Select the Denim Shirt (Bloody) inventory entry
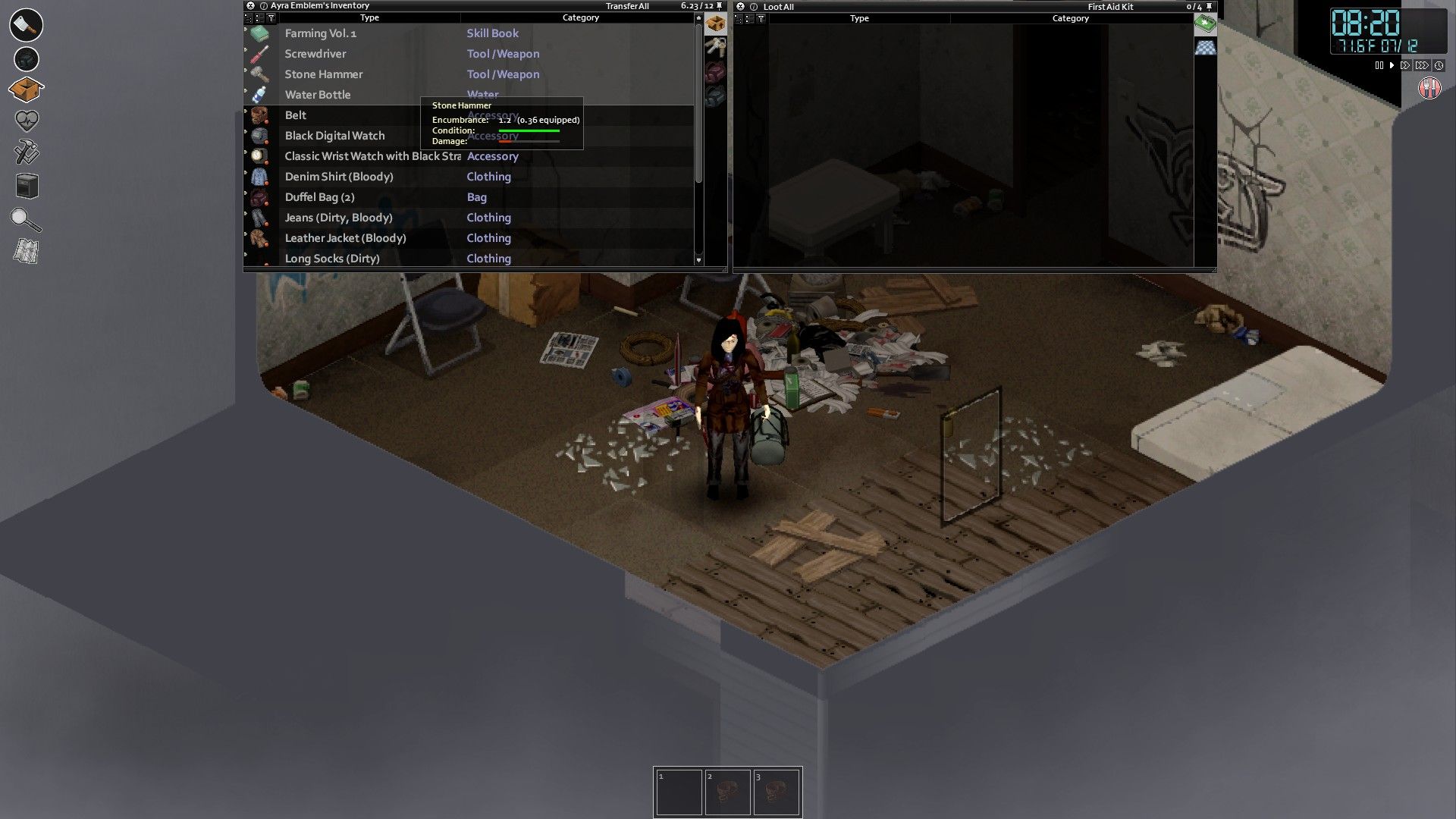The width and height of the screenshot is (1456, 819). point(339,176)
